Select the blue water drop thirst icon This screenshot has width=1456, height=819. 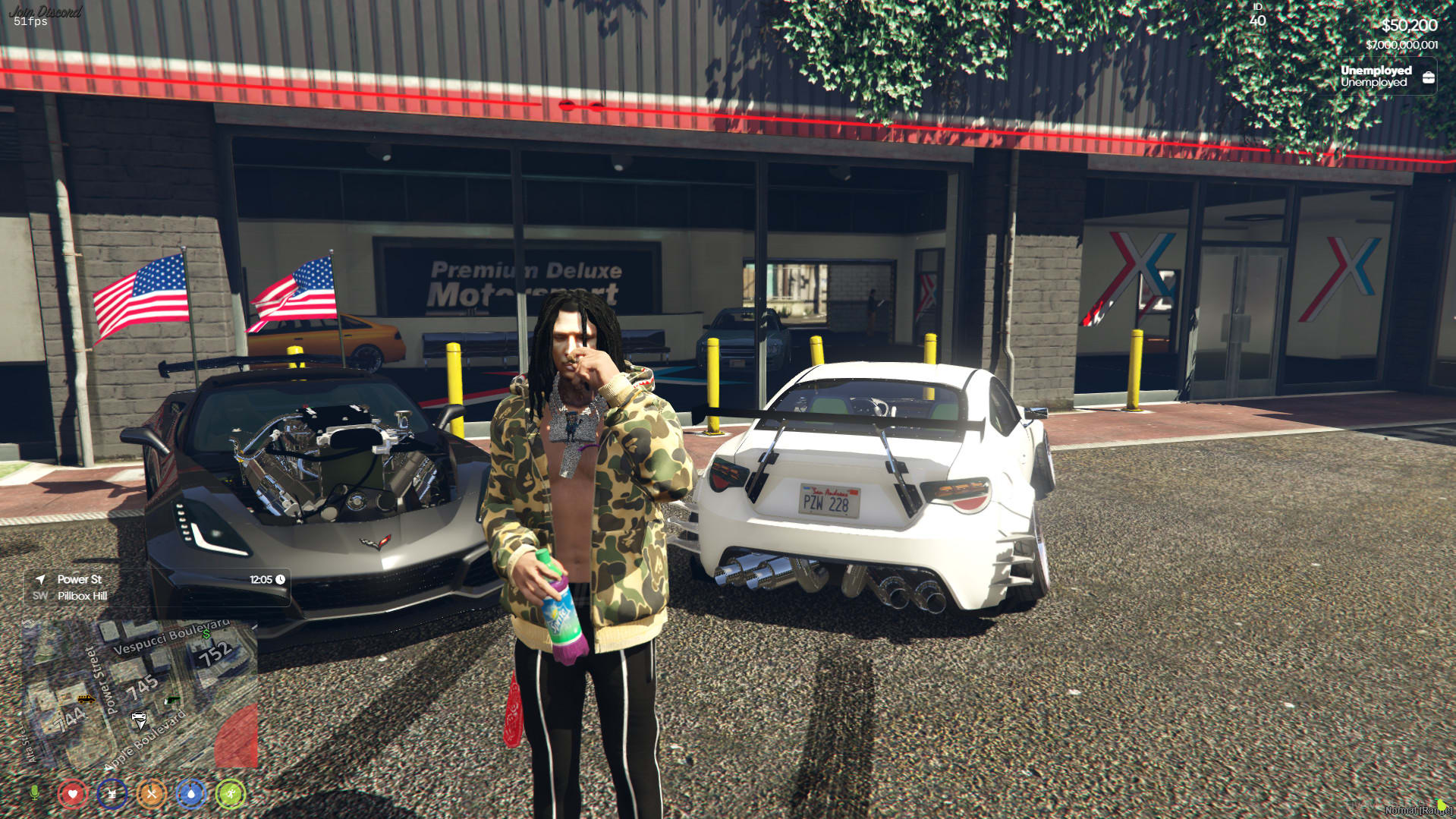coord(191,794)
